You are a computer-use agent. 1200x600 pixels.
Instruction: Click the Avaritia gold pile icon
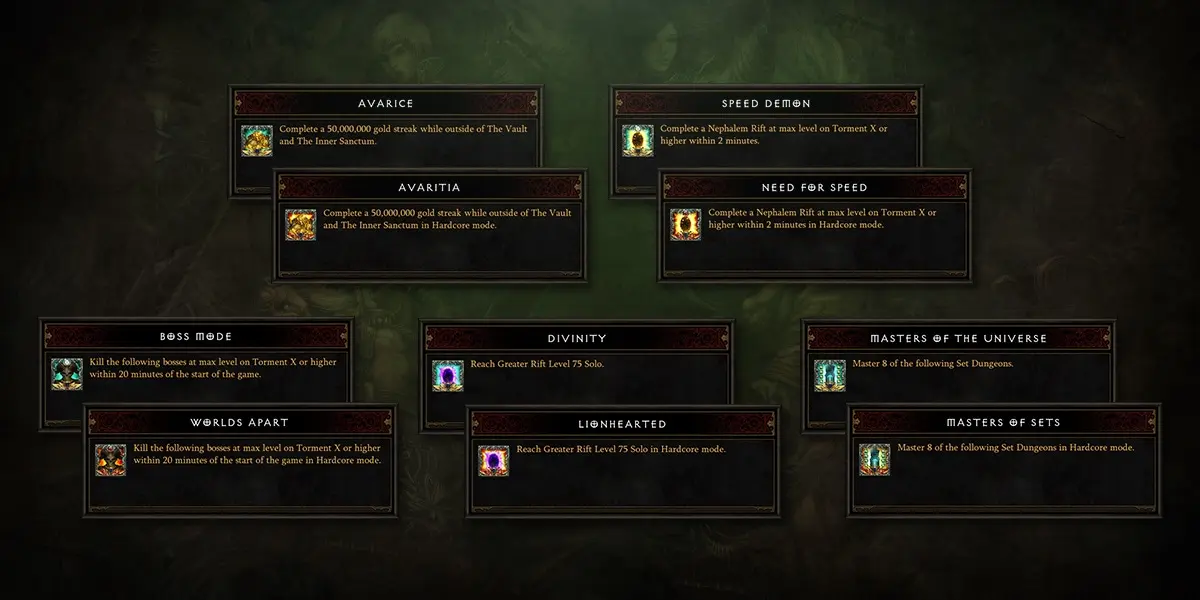[300, 225]
